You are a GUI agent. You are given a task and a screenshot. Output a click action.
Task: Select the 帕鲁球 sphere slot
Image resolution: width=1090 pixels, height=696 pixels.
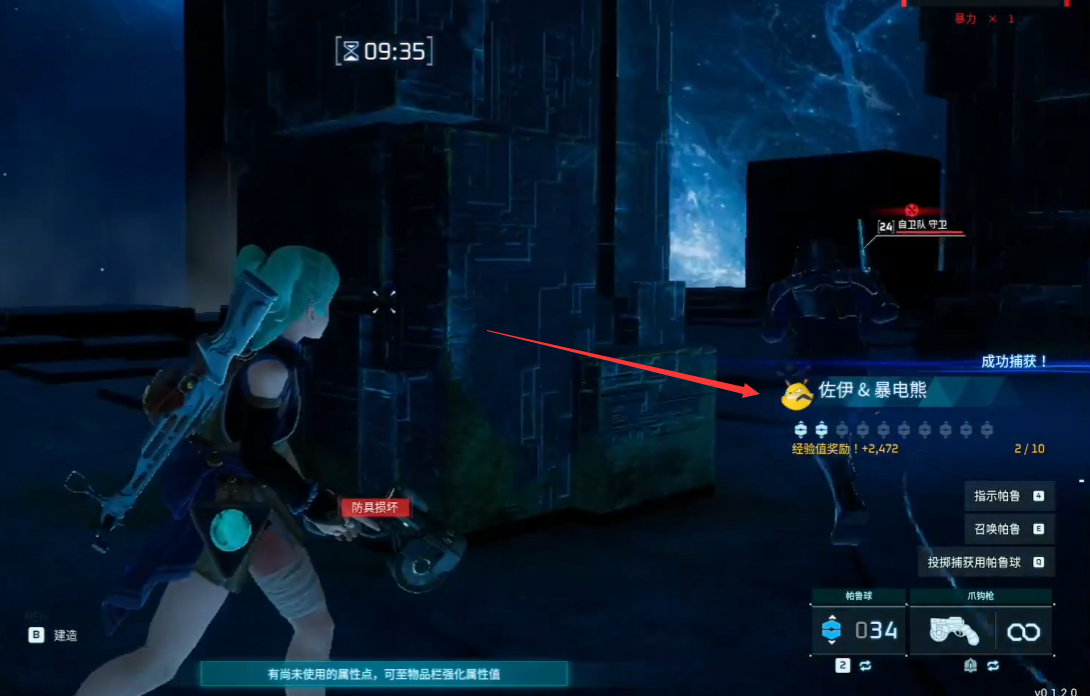click(x=859, y=630)
